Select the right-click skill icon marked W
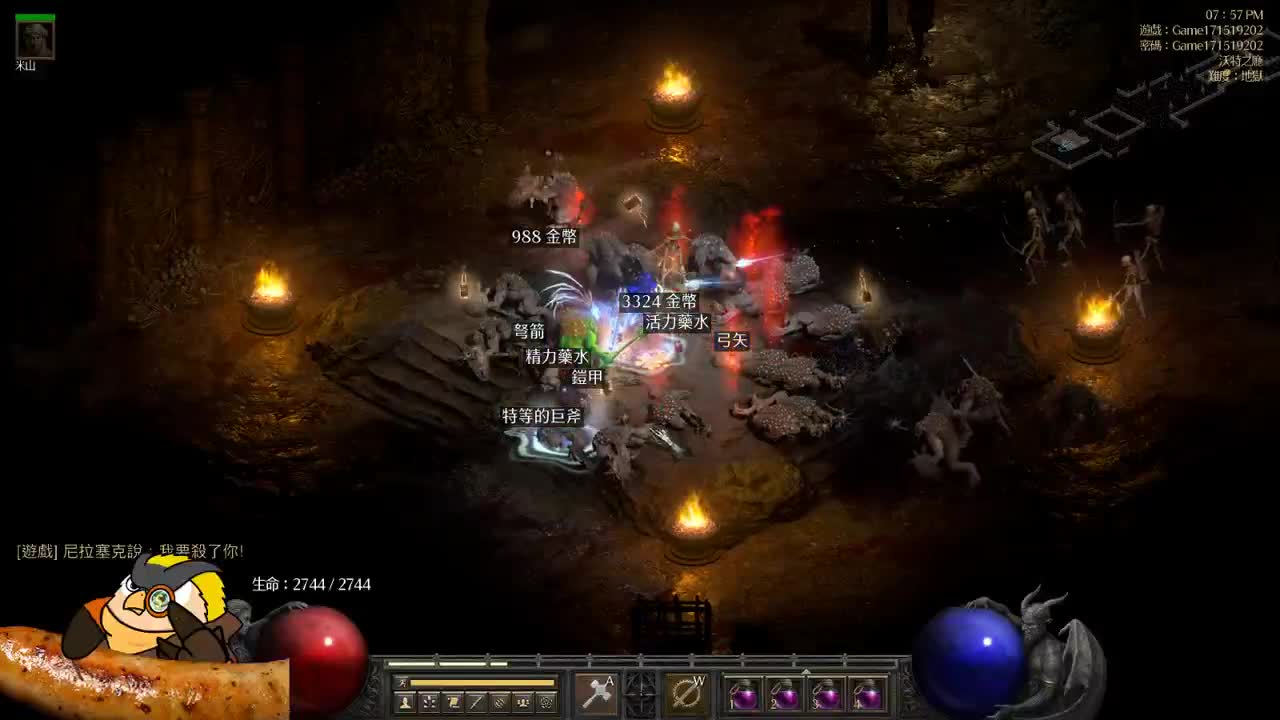 686,694
